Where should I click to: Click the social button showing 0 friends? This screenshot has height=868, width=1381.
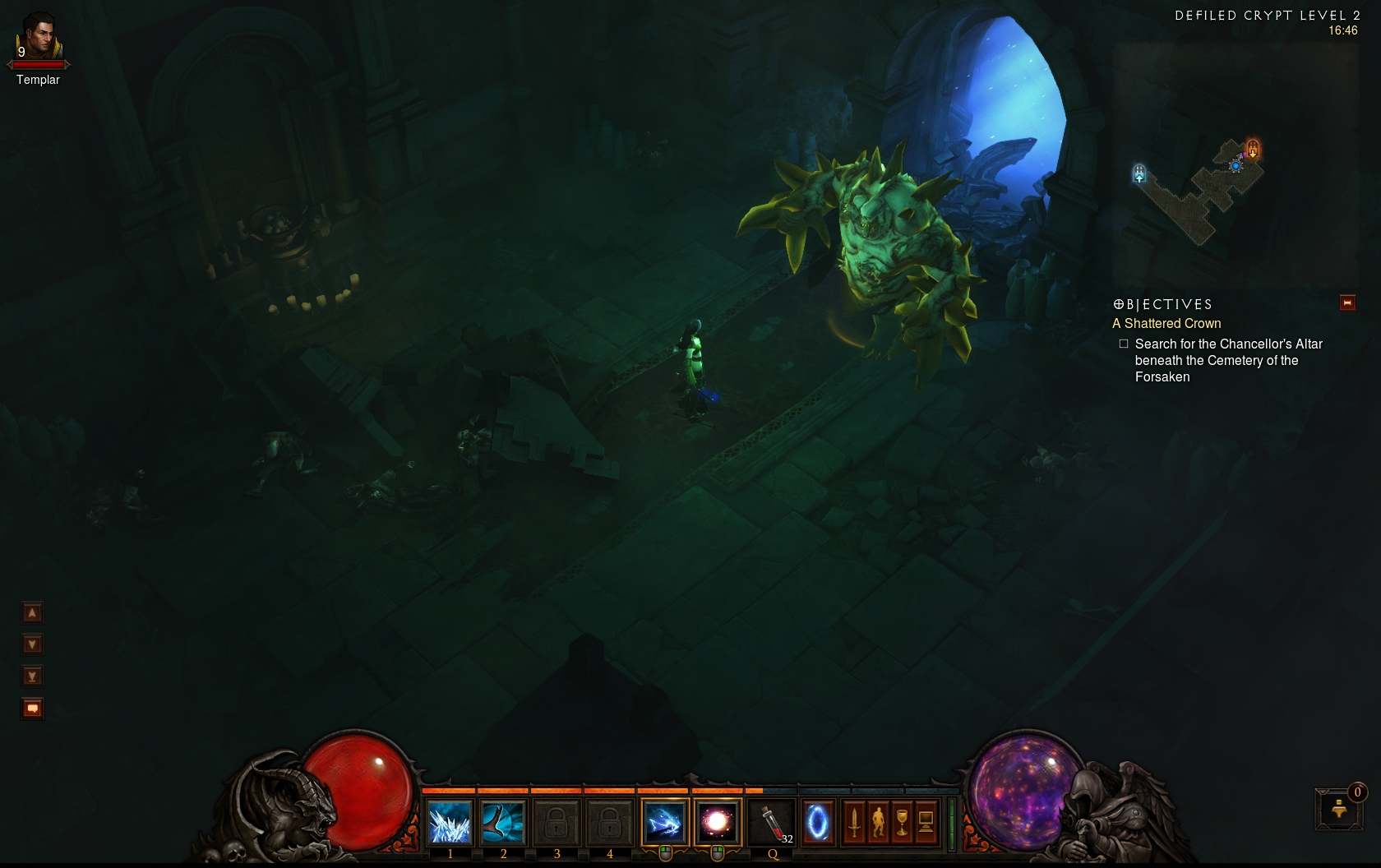tap(1339, 809)
